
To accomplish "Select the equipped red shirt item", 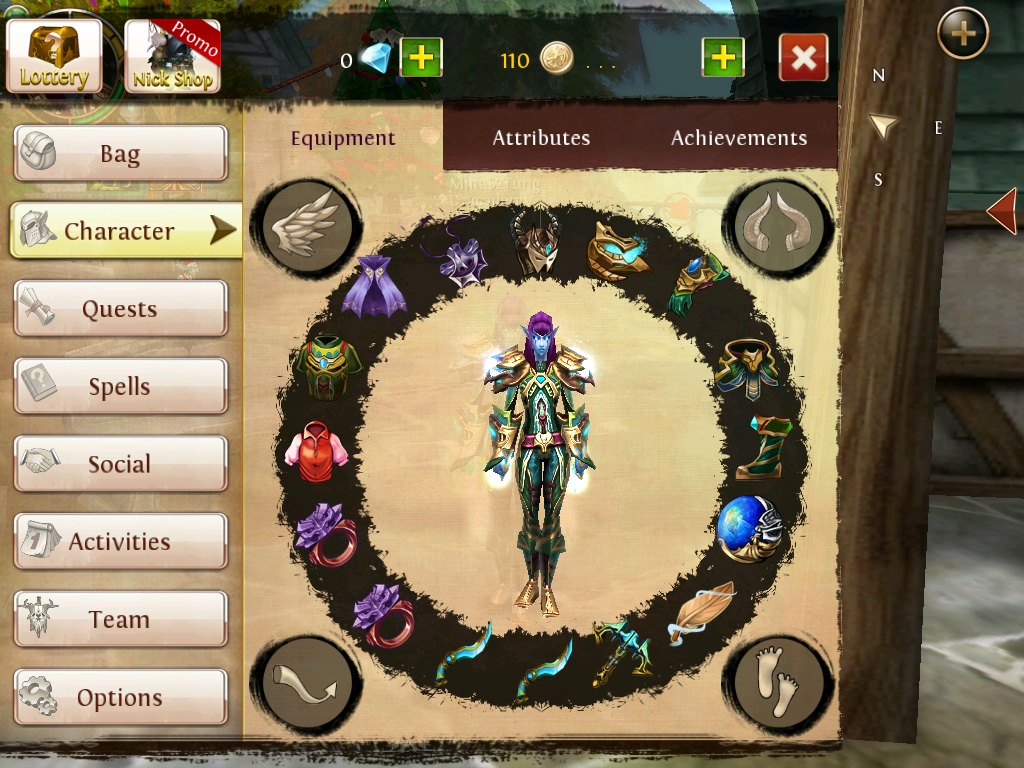I will [x=316, y=447].
